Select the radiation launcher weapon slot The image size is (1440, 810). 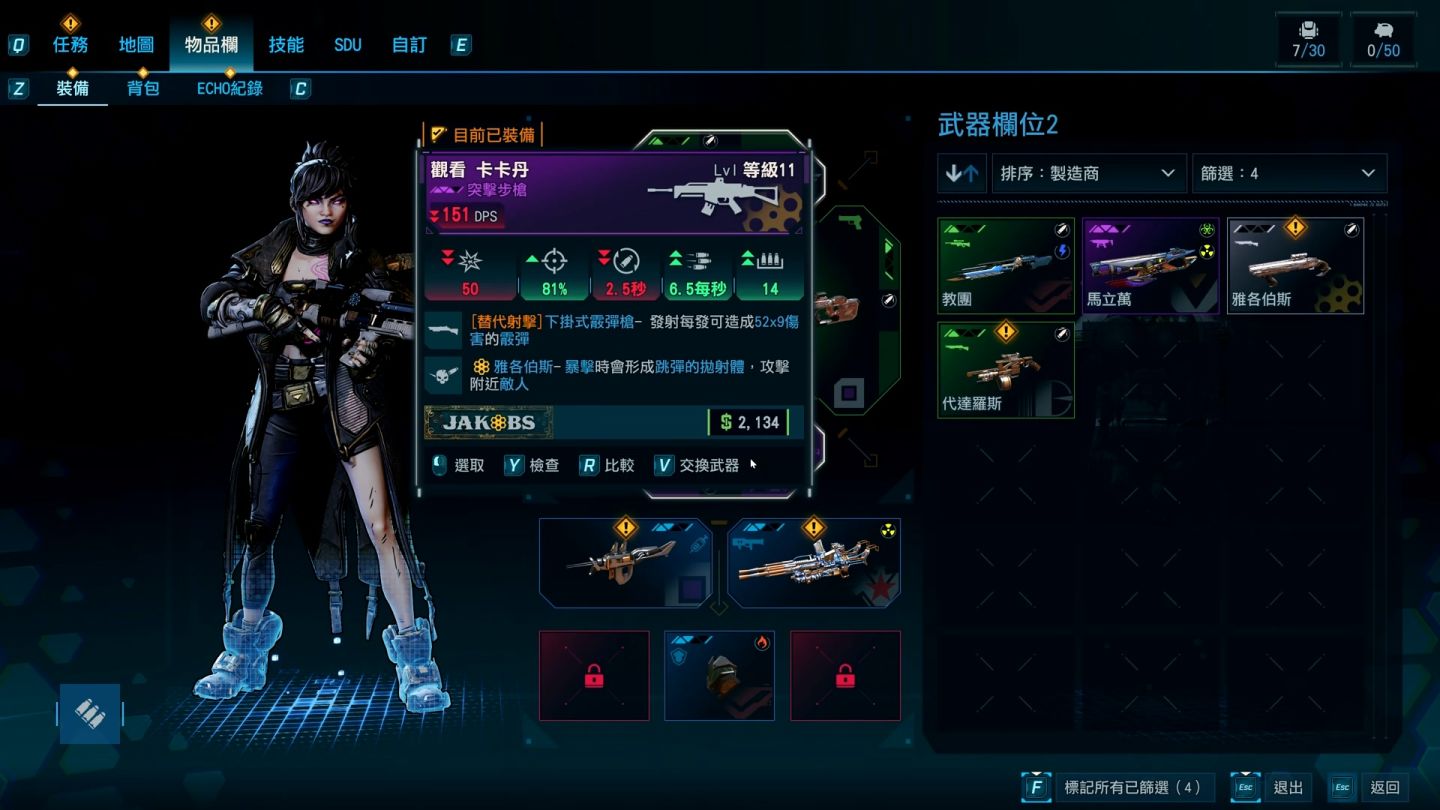click(813, 564)
